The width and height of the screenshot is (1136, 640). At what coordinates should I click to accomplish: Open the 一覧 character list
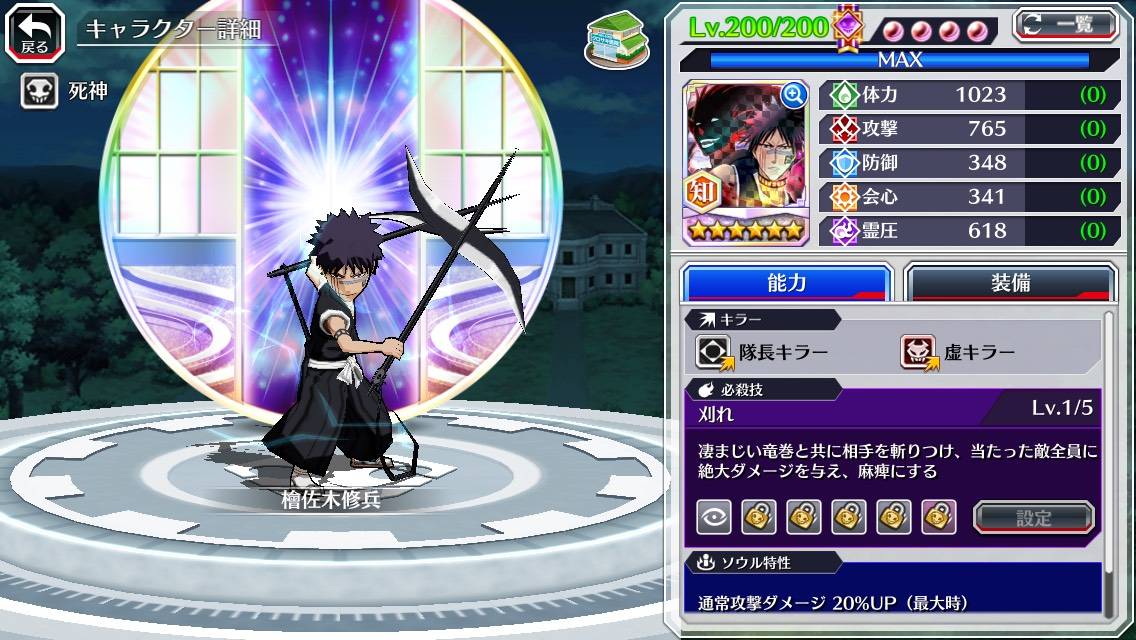click(1066, 25)
